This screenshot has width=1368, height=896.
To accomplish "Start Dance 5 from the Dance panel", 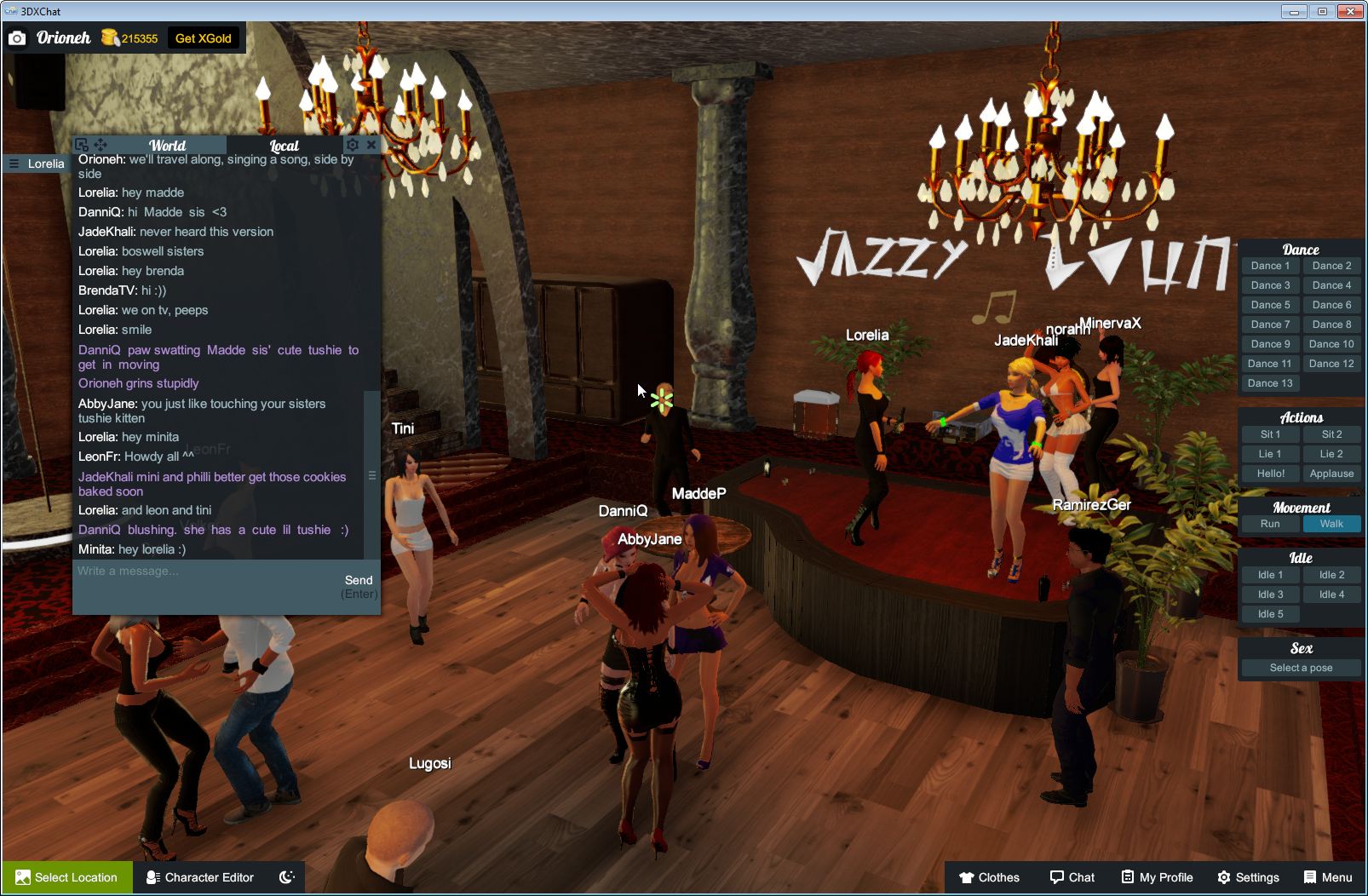I will coord(1270,304).
